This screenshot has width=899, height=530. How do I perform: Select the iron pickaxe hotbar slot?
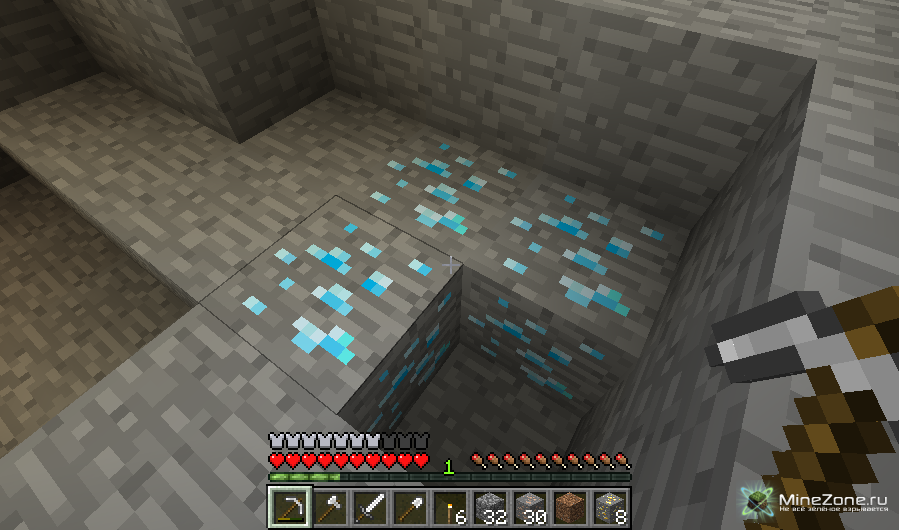290,508
